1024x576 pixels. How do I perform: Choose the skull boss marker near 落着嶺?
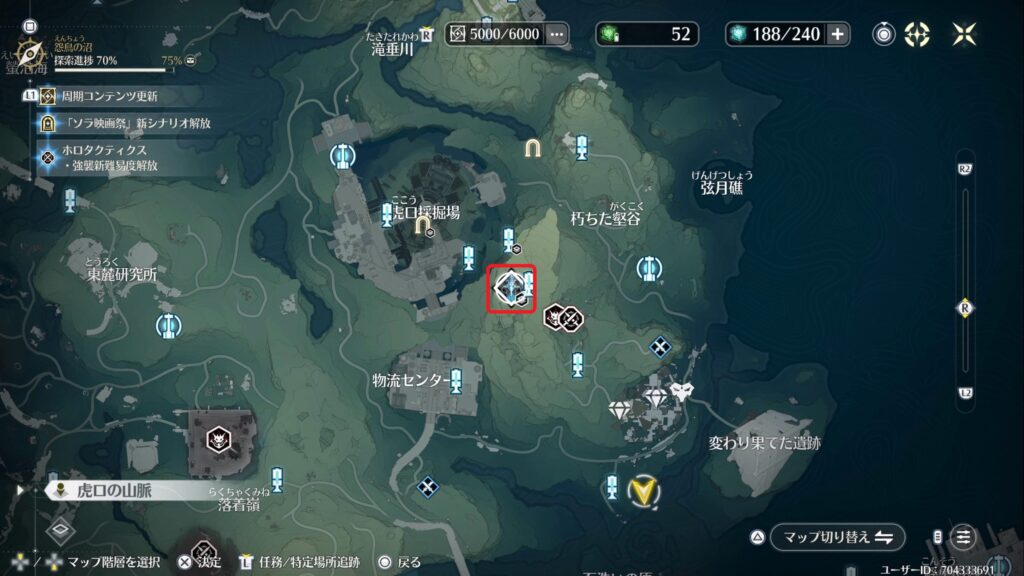pos(218,439)
